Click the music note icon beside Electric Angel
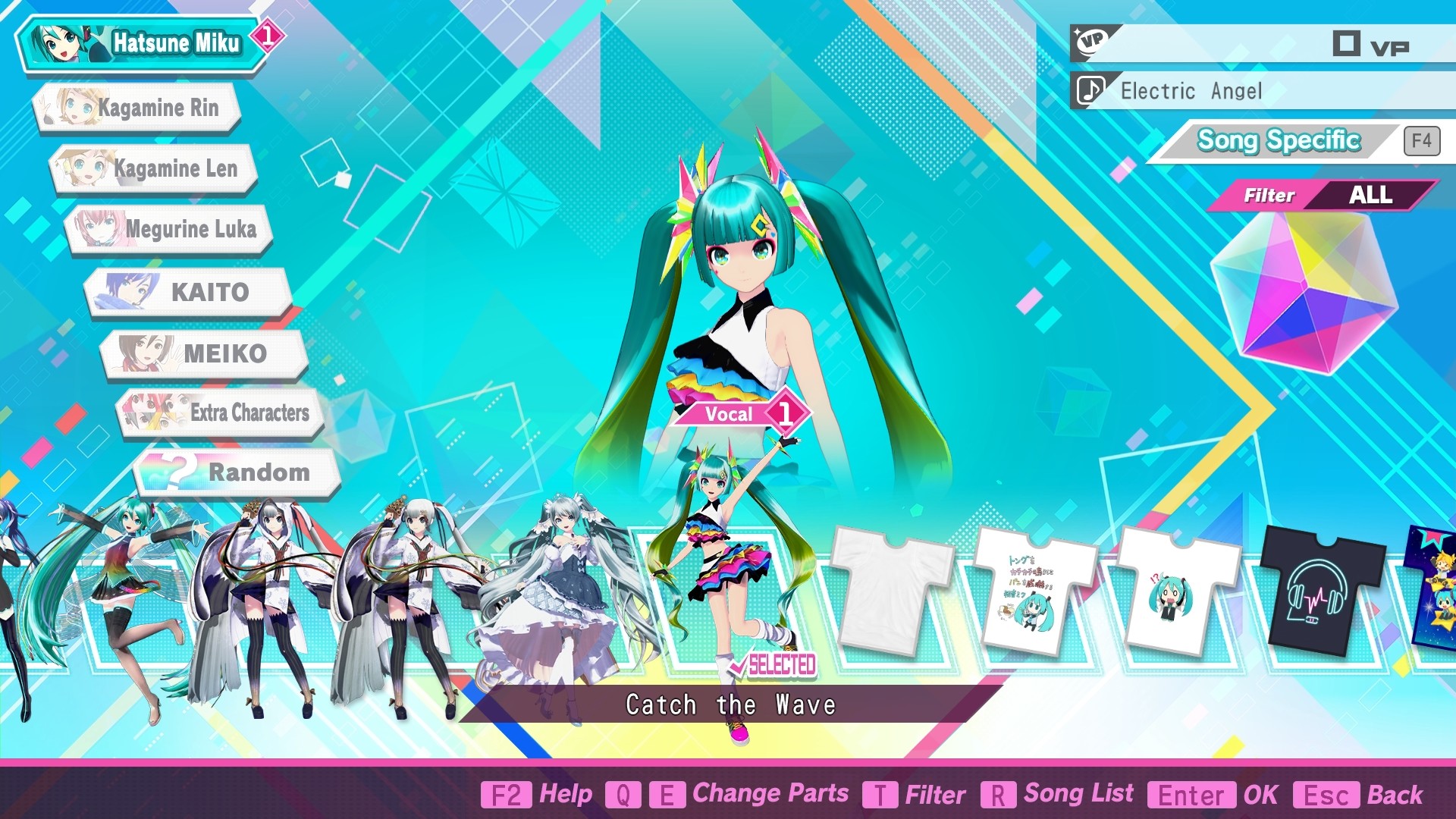This screenshot has height=819, width=1456. pyautogui.click(x=1090, y=91)
